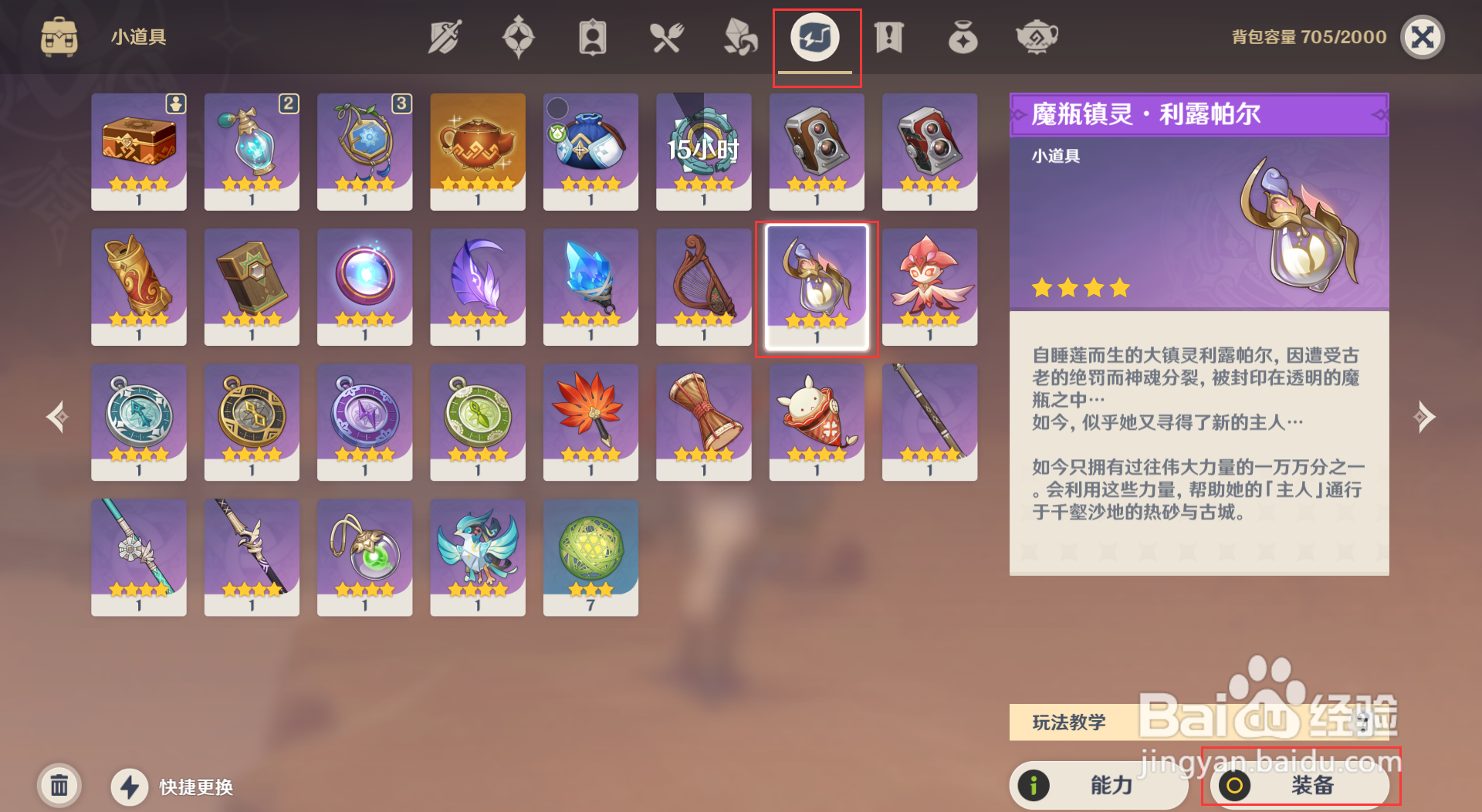Screen dimensions: 1482x812
Task: Open the trash/destroy items panel
Action: pyautogui.click(x=59, y=785)
